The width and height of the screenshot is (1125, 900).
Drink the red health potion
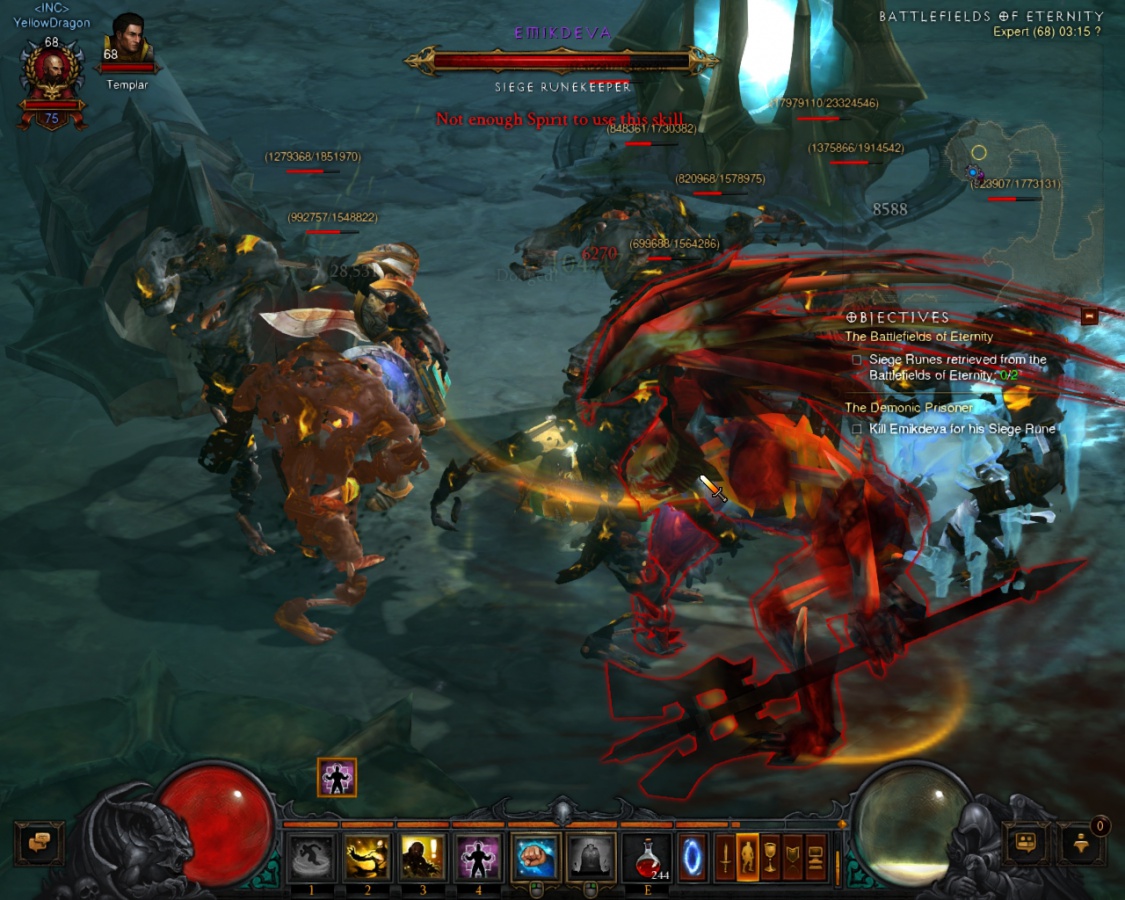pos(647,857)
